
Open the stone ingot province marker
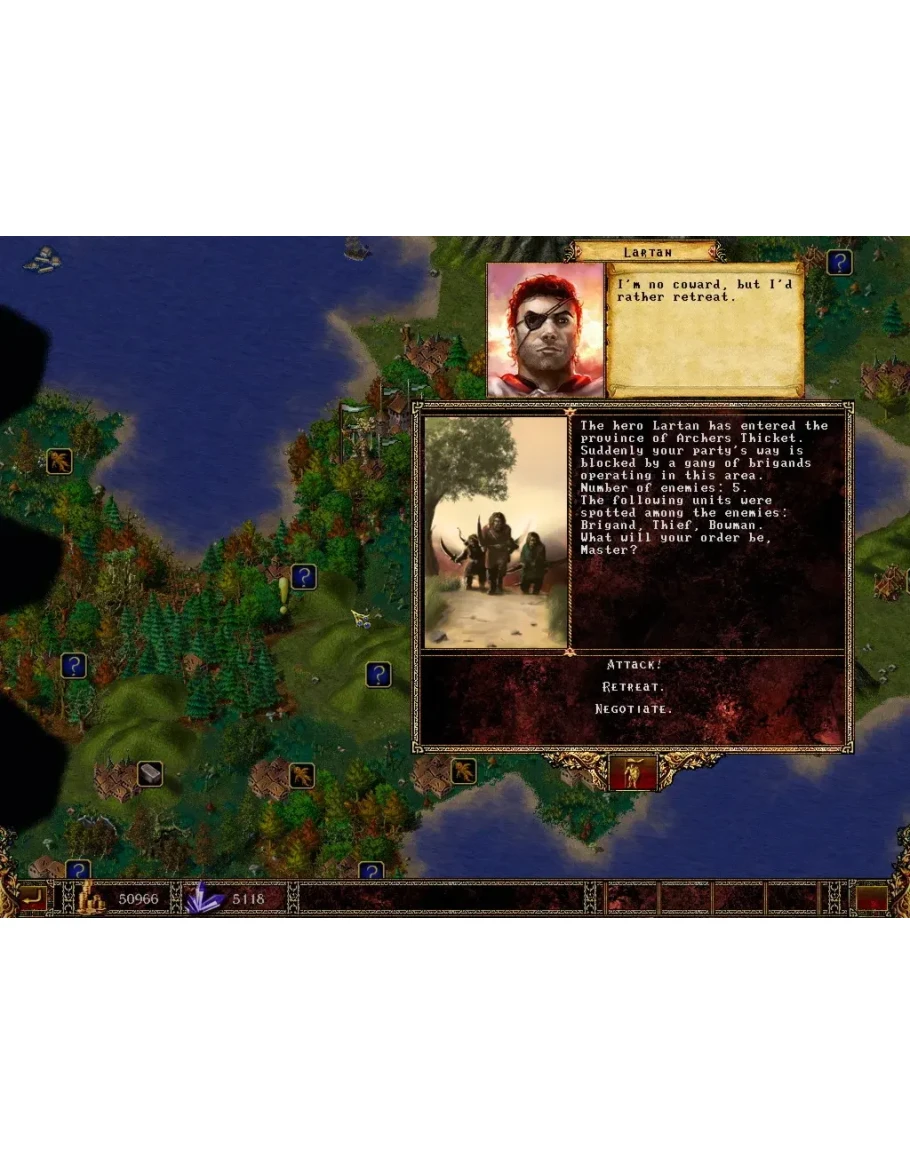tap(150, 772)
